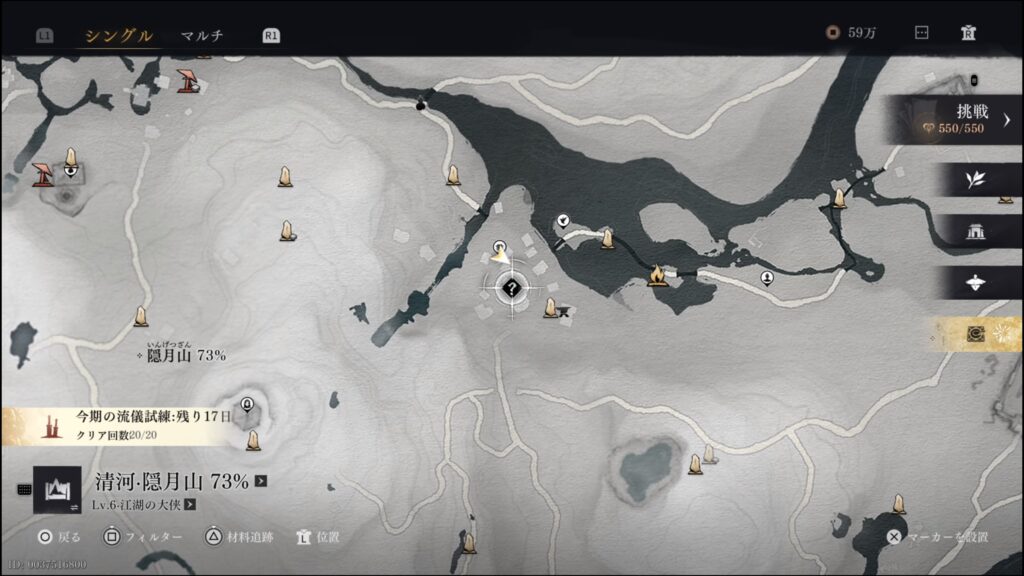Click the red tower marker near top-left
The width and height of the screenshot is (1024, 576).
(186, 80)
